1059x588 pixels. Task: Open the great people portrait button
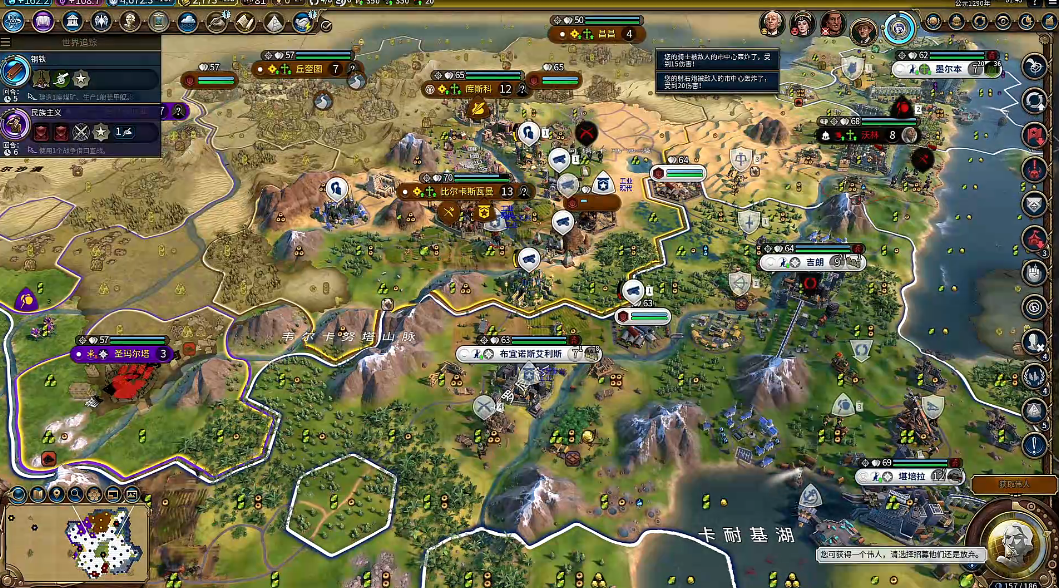click(x=131, y=21)
